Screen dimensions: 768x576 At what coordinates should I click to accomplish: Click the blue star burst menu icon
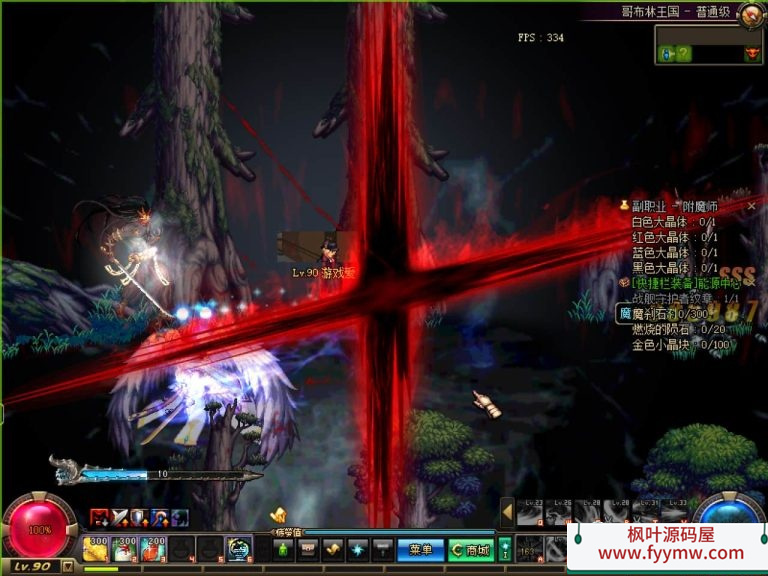(x=357, y=549)
